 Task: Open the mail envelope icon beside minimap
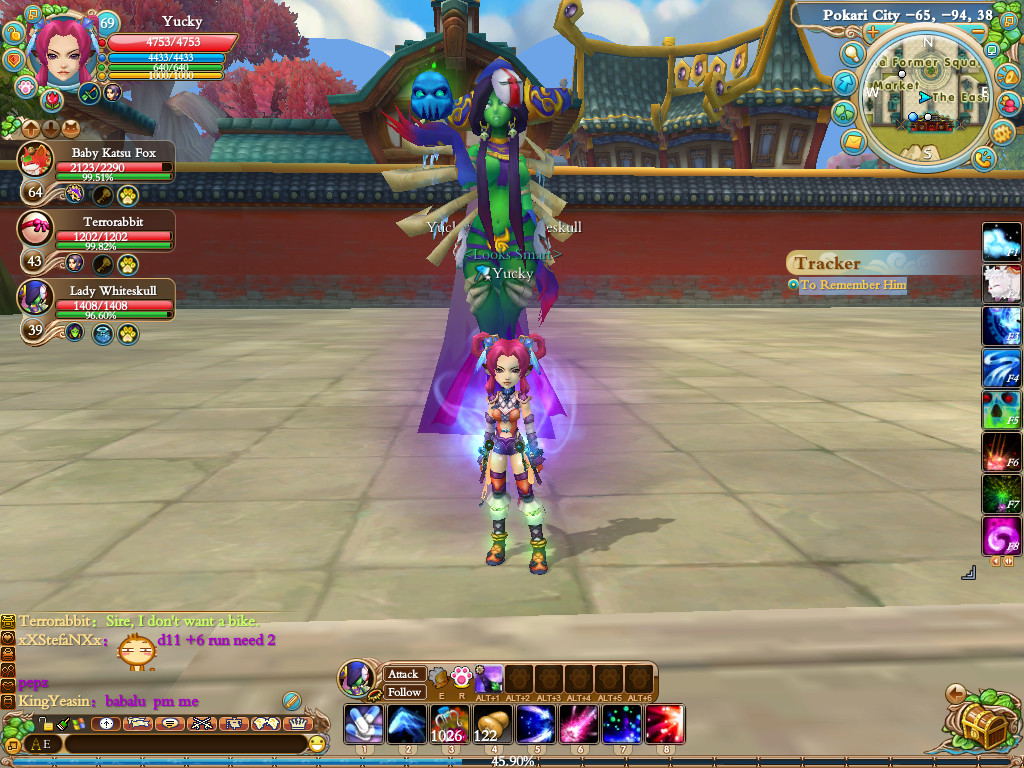pyautogui.click(x=854, y=143)
